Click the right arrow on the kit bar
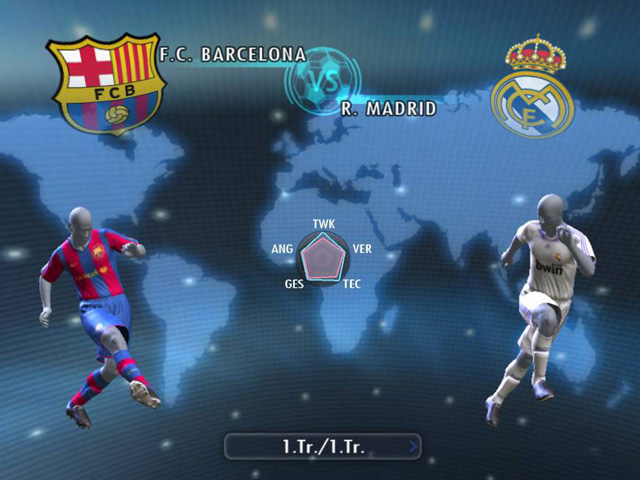 point(414,446)
